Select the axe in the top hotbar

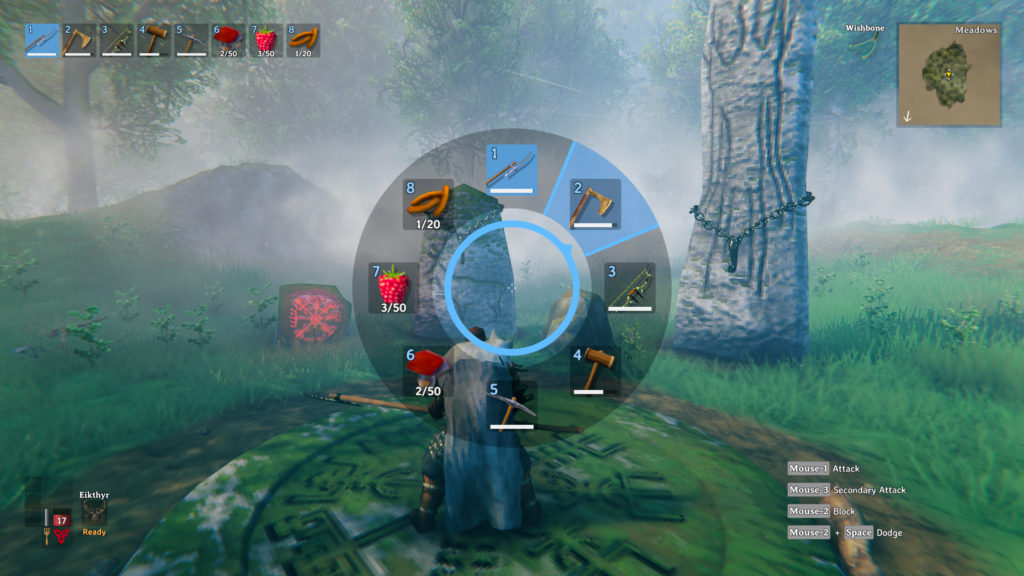coord(79,41)
